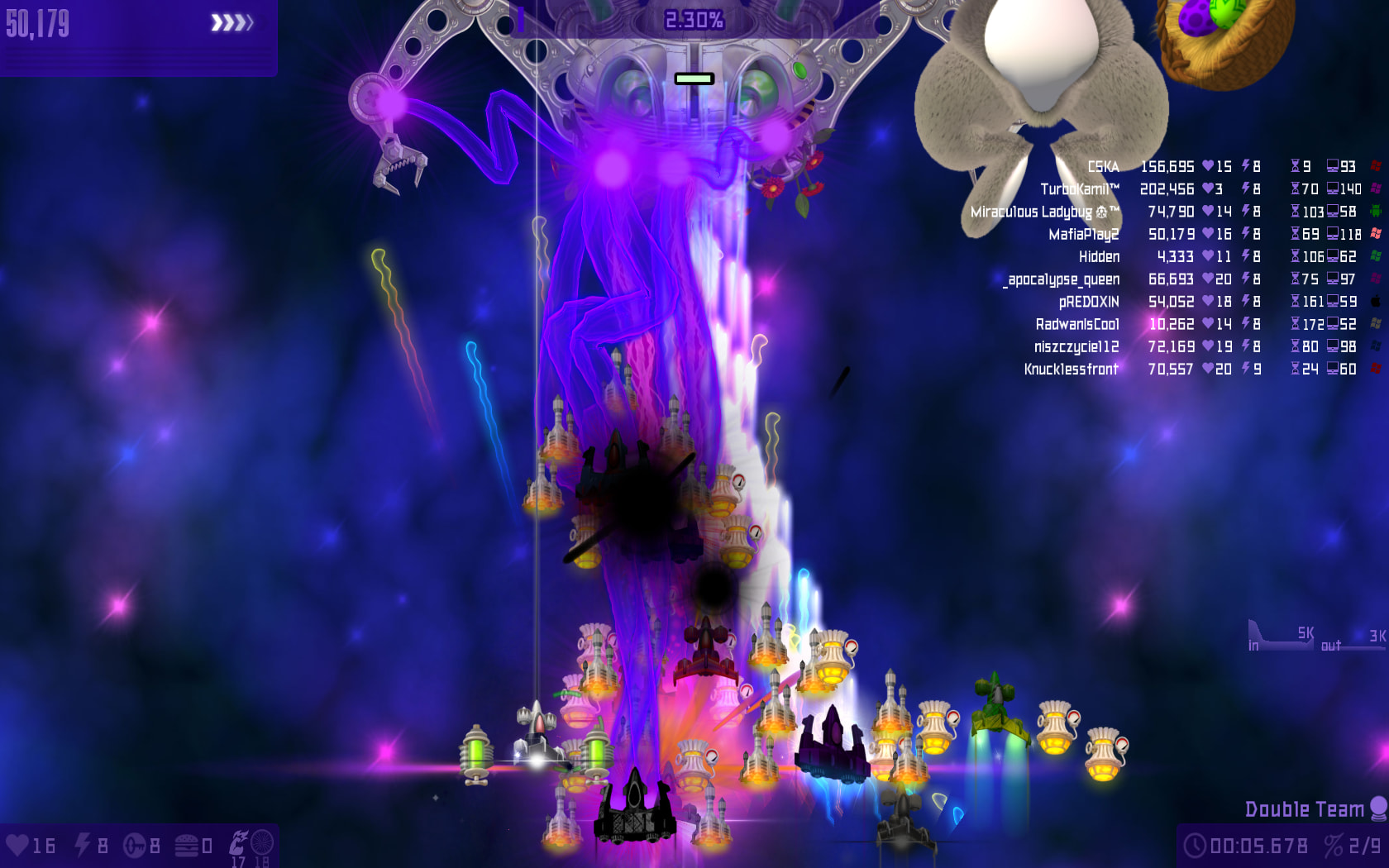Select CSKA in the player scoreboard
Screen dimensions: 1389x868
[1103, 167]
